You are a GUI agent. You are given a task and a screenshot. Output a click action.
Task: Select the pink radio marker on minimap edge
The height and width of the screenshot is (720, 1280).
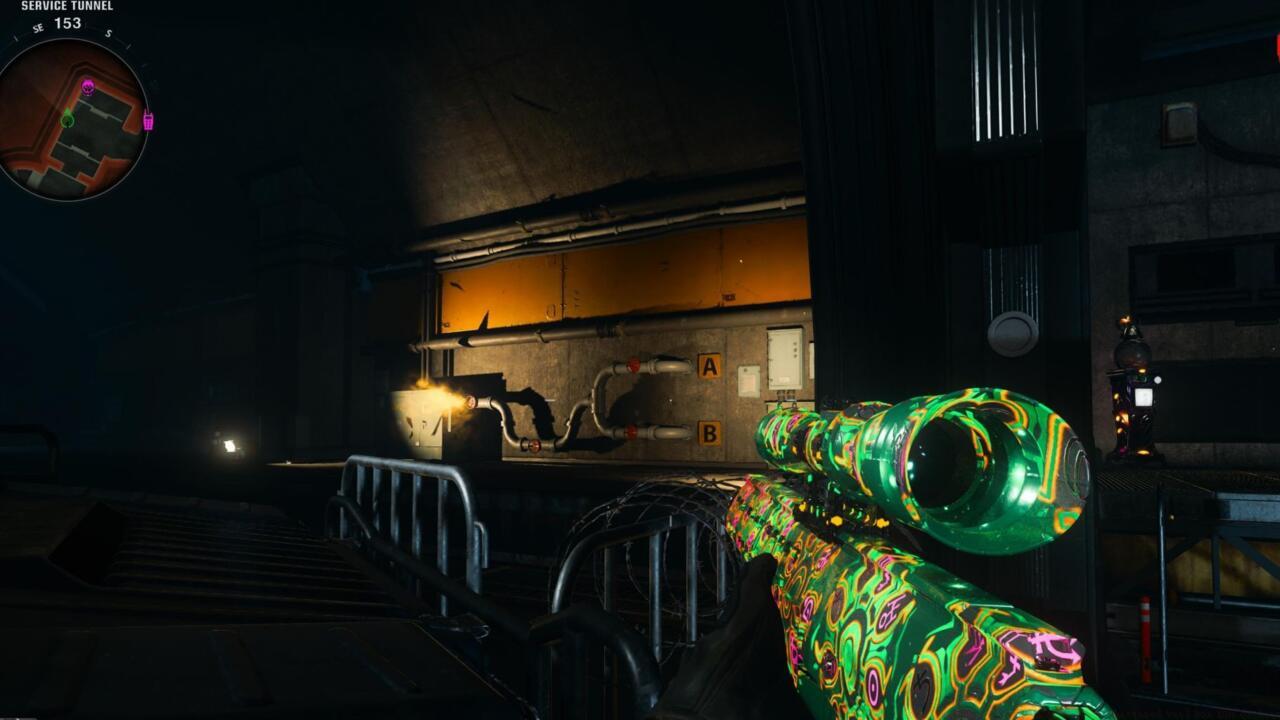(x=148, y=121)
